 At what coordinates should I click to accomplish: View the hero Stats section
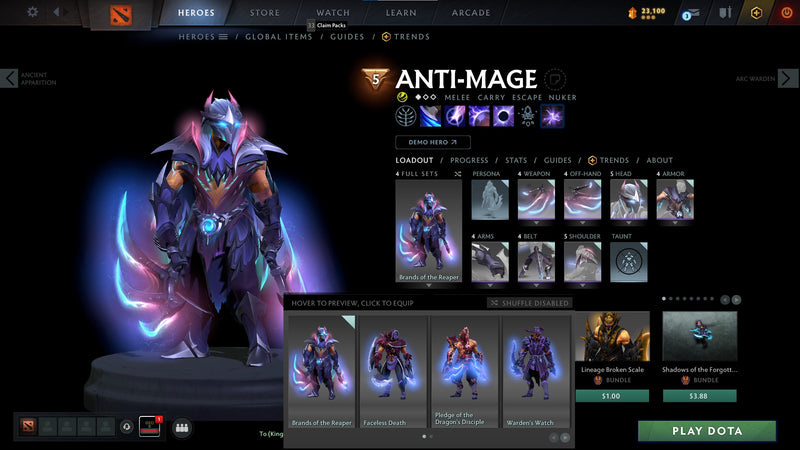[516, 160]
